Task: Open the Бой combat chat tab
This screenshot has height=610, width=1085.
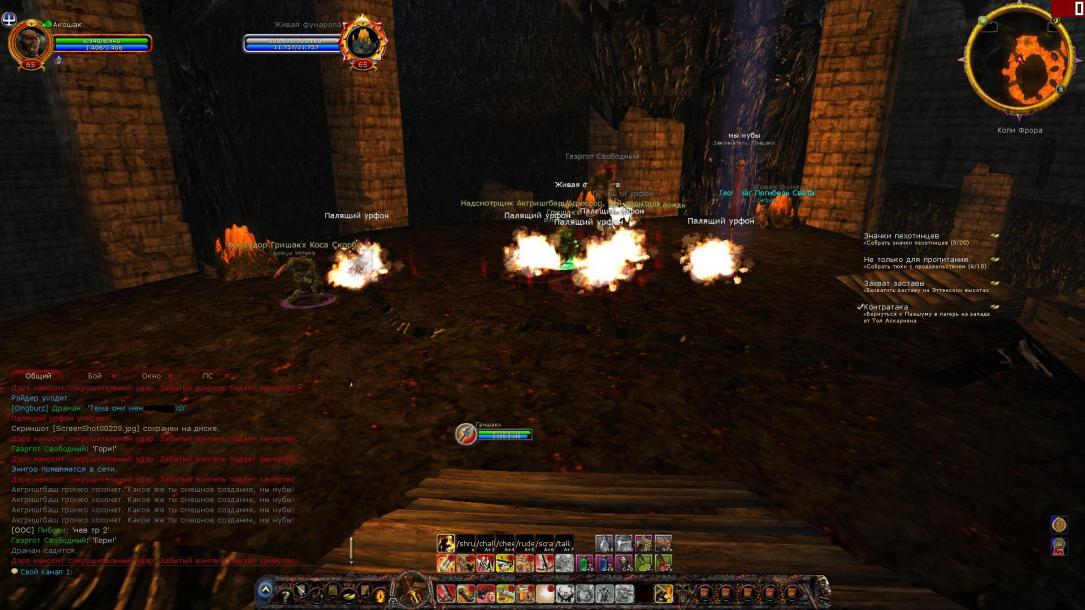Action: pyautogui.click(x=95, y=376)
